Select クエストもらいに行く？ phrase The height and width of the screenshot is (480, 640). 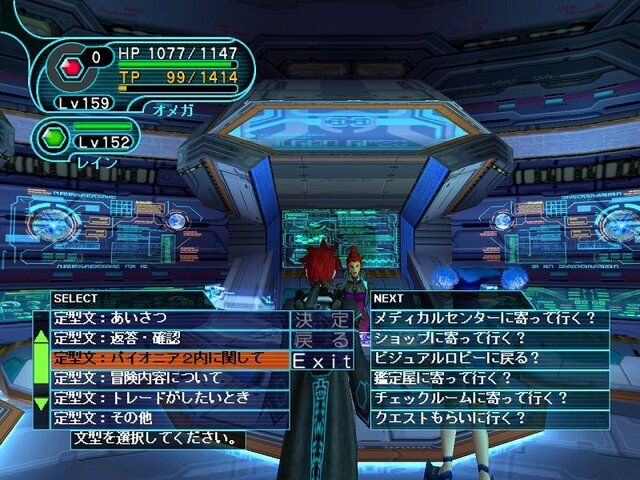[489, 418]
